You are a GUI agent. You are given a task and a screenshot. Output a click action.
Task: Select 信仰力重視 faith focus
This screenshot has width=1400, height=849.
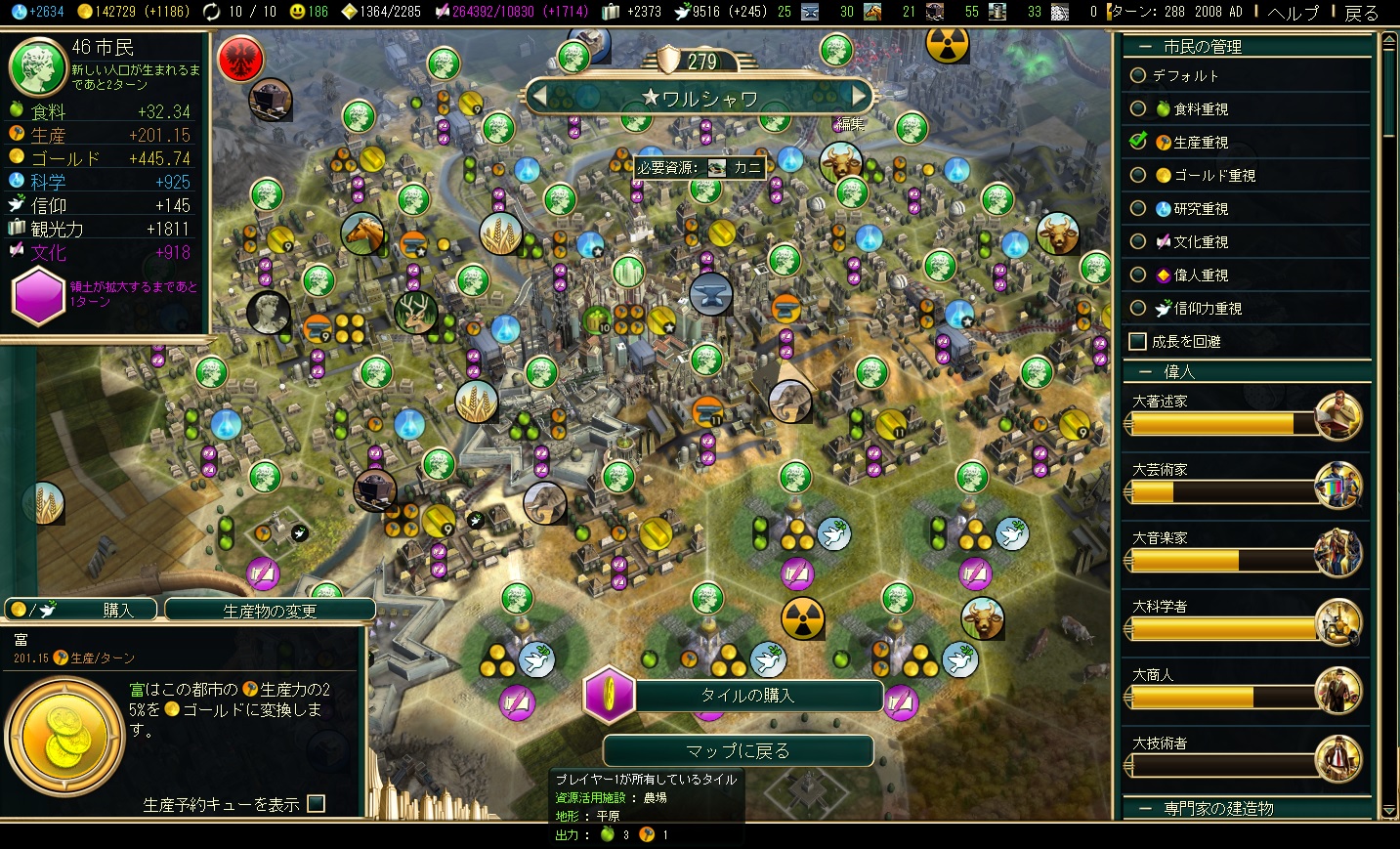(1138, 308)
